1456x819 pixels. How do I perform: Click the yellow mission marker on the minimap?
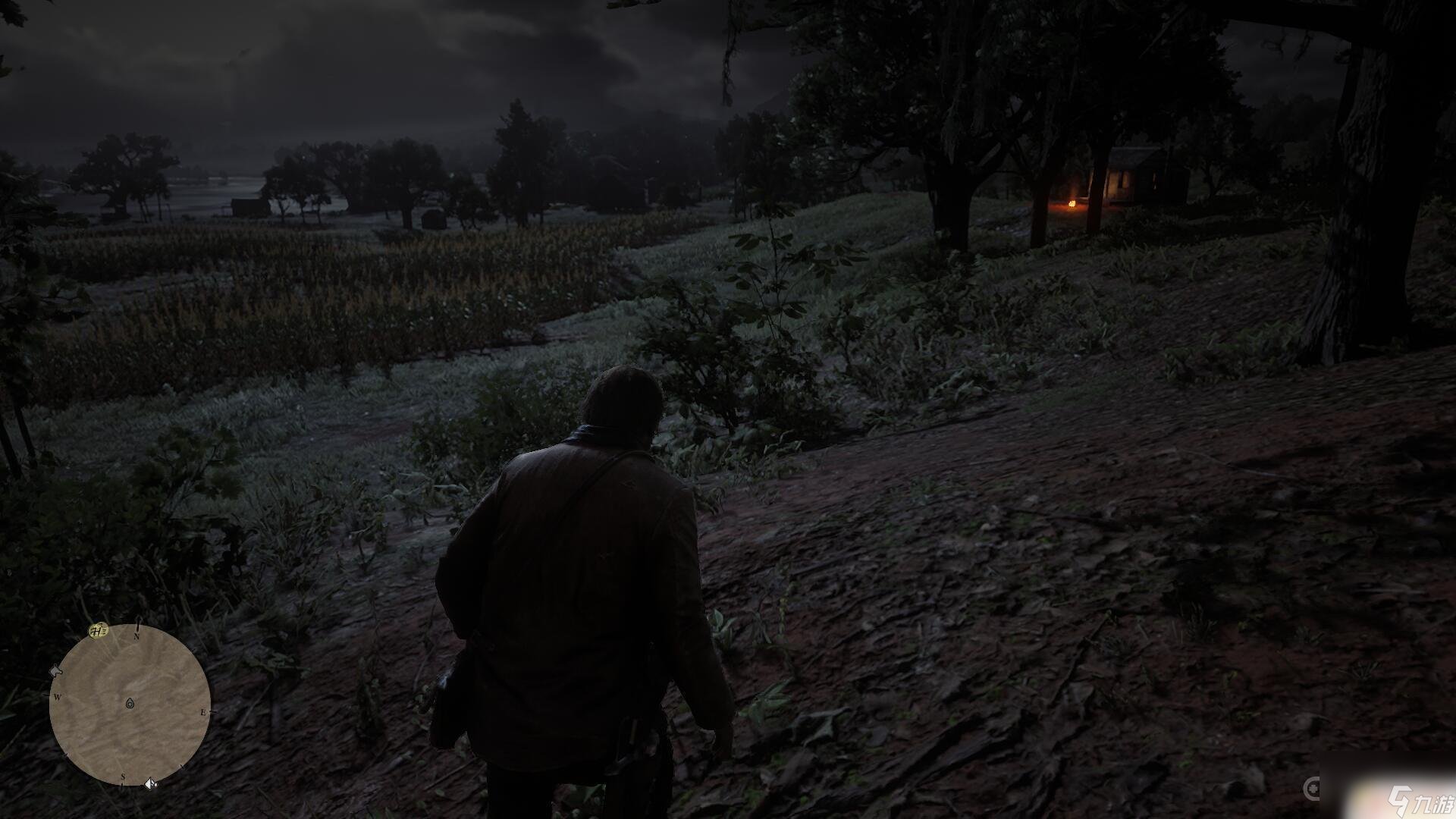pyautogui.click(x=98, y=629)
